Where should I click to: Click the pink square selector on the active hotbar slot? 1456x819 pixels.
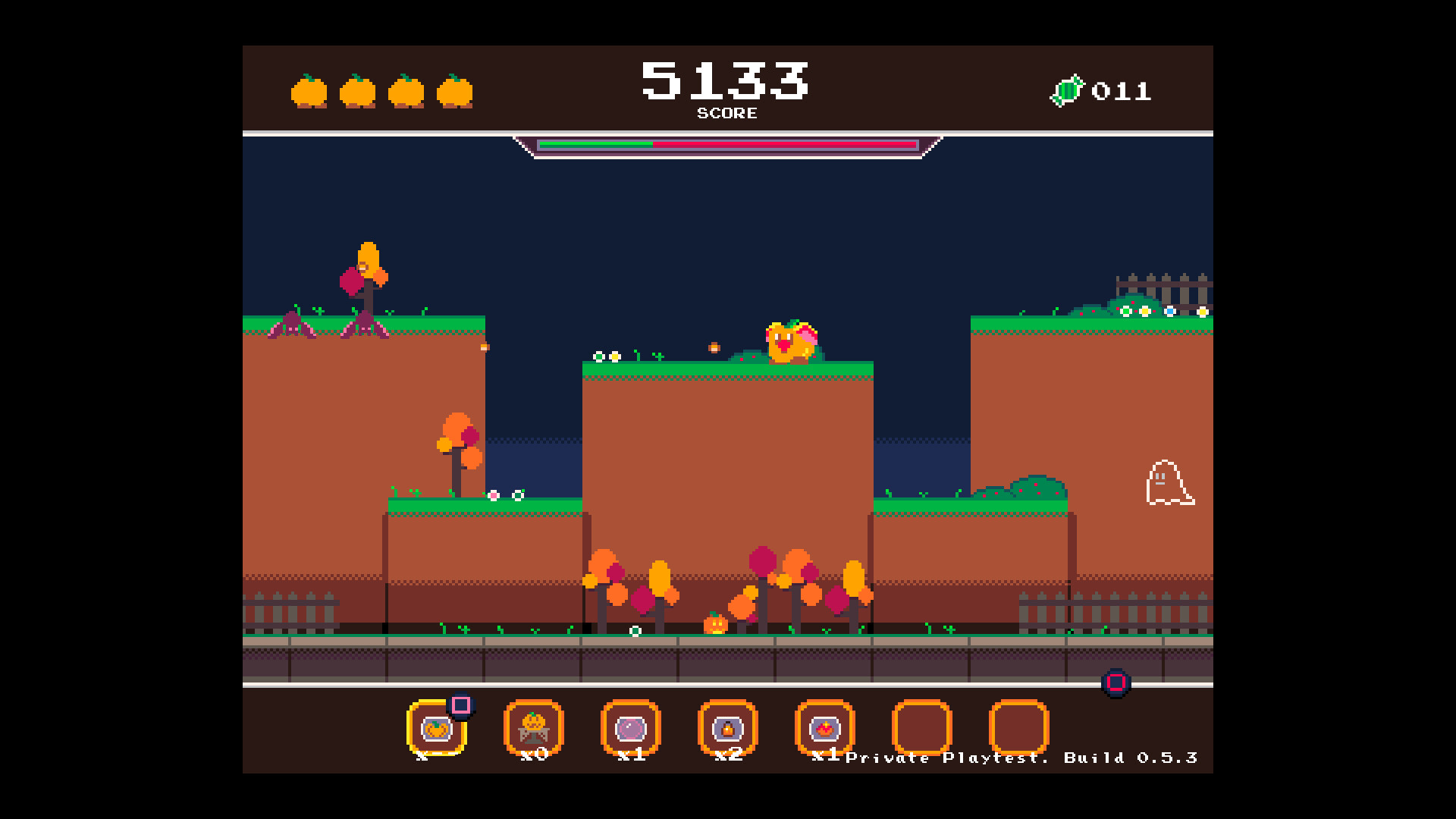[460, 707]
